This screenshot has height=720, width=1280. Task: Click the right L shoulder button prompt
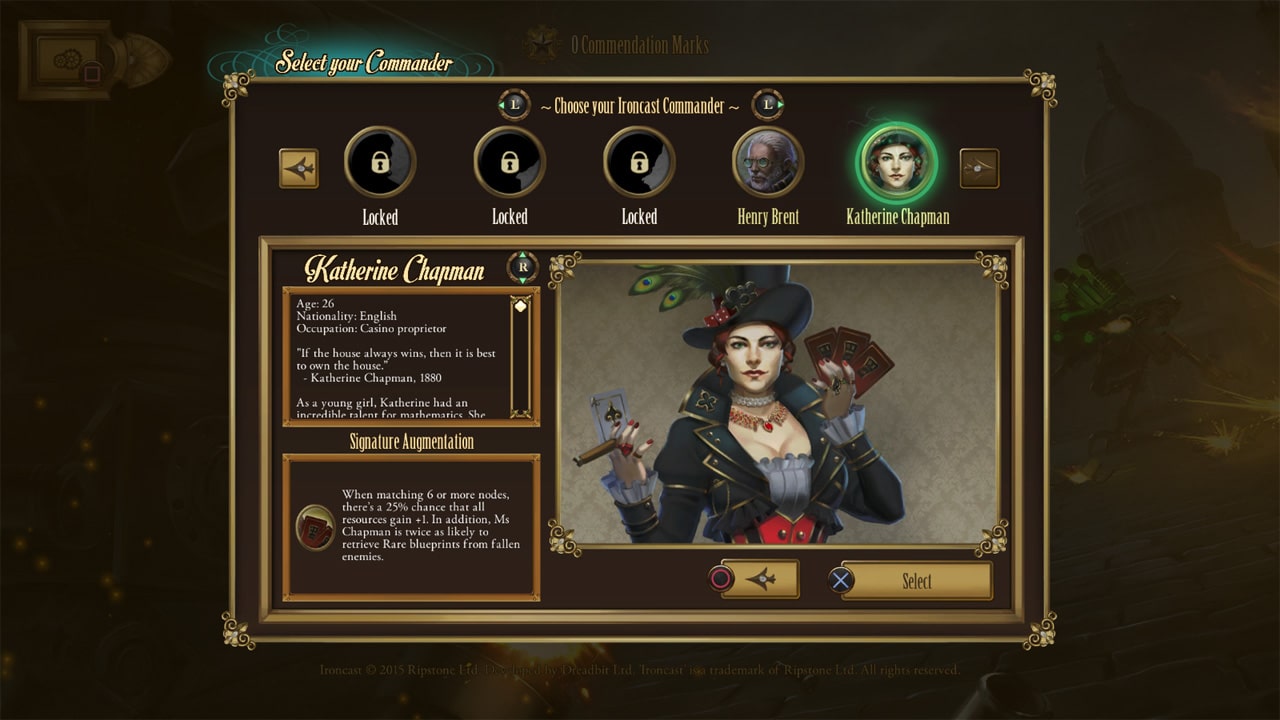(x=767, y=103)
